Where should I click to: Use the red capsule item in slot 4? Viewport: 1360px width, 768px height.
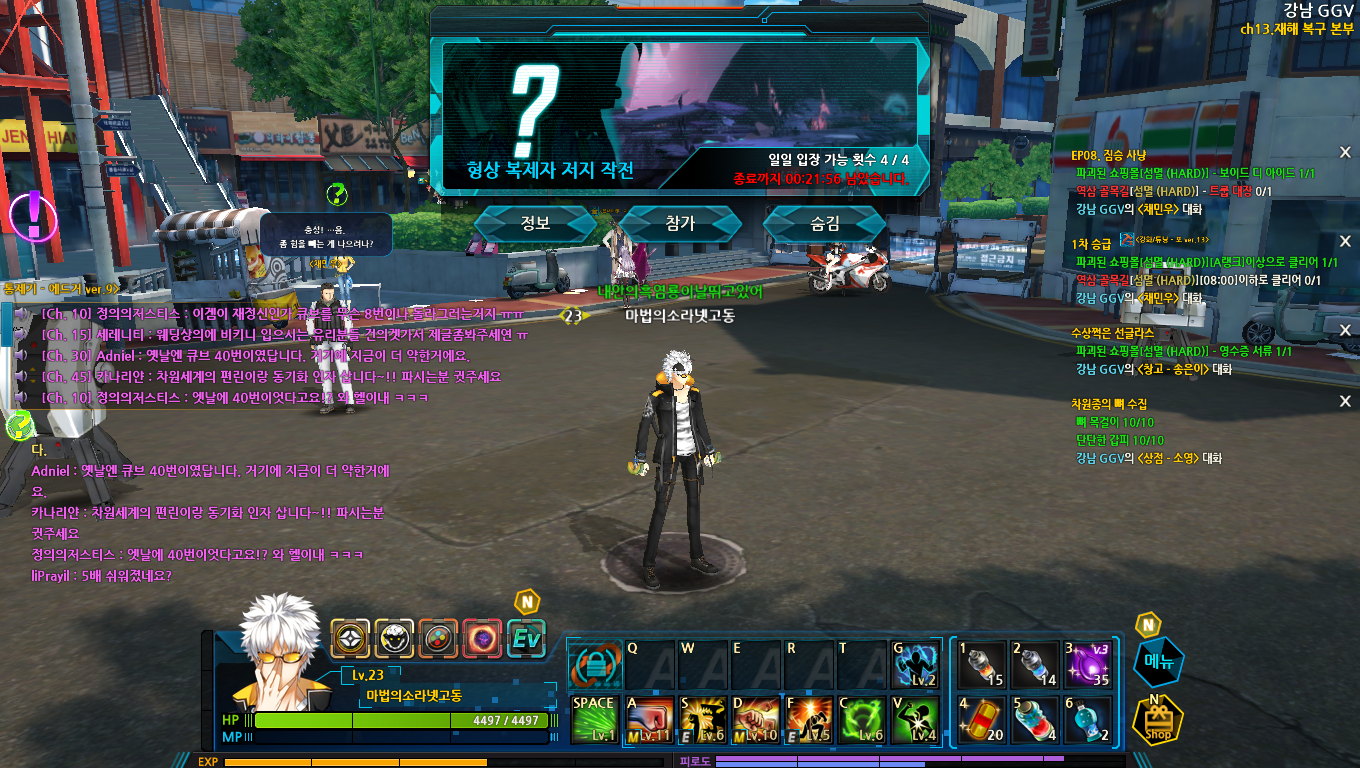[981, 720]
